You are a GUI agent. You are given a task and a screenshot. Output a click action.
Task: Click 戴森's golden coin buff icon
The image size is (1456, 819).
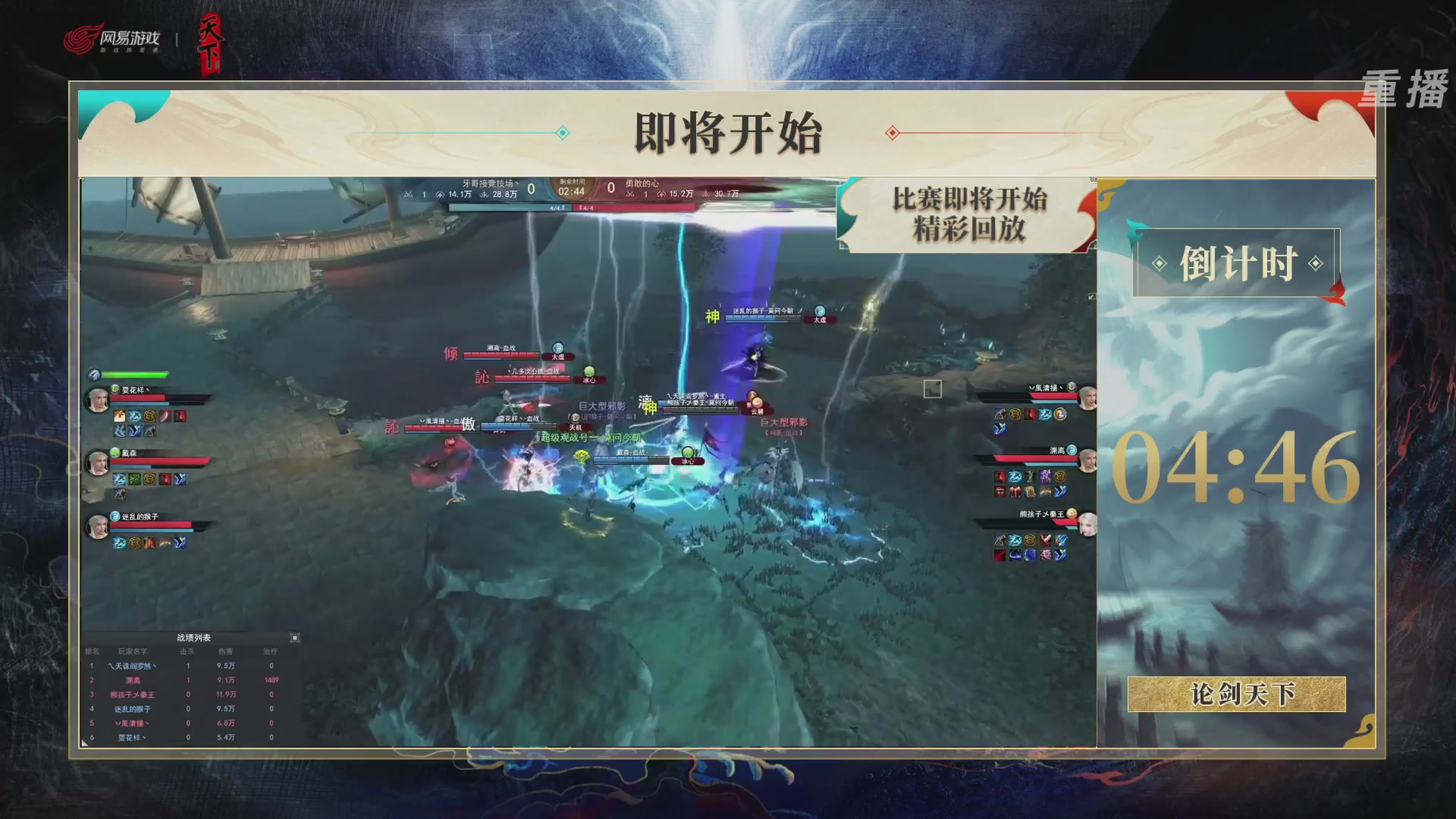click(151, 479)
